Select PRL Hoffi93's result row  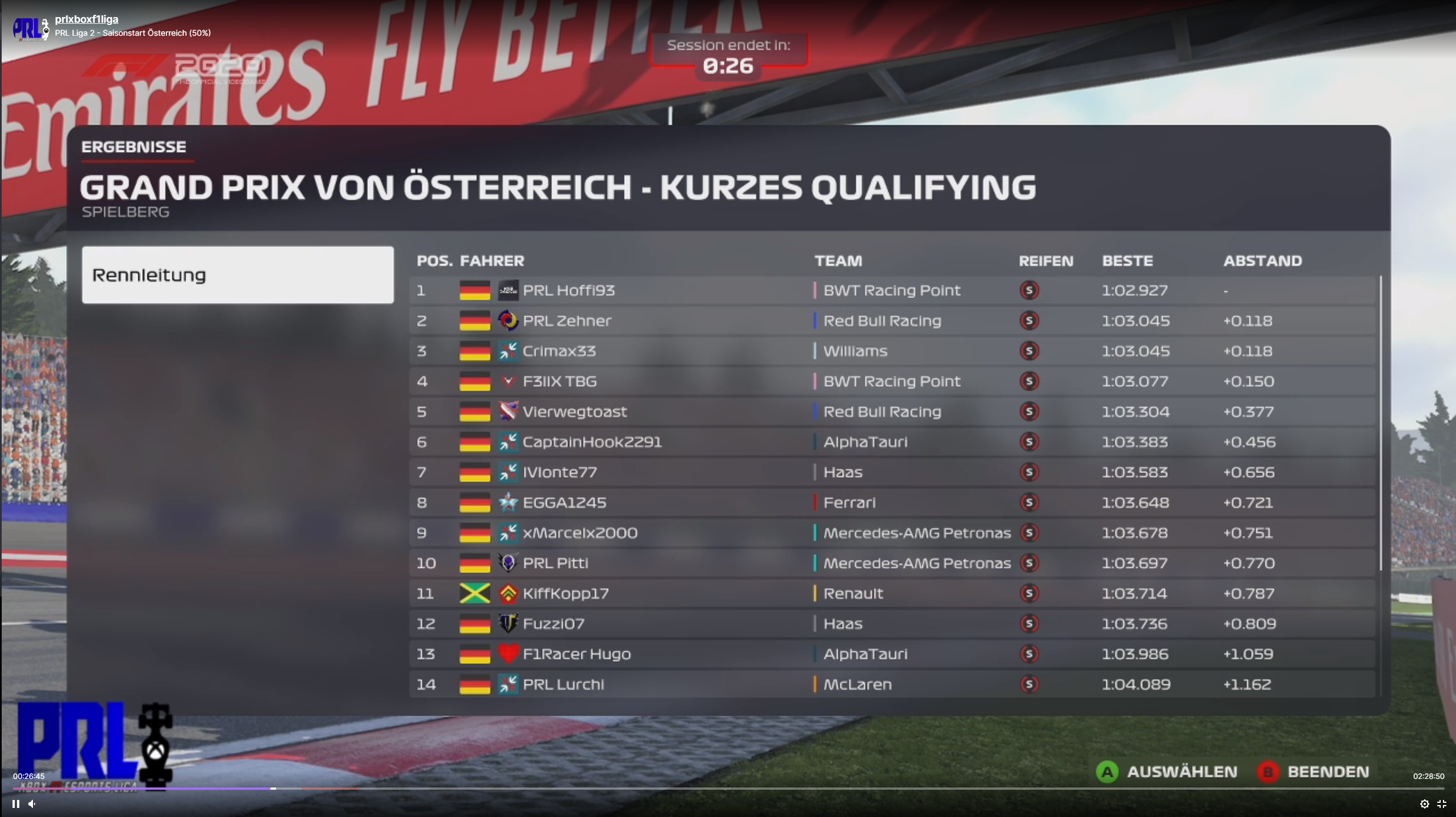tap(892, 290)
